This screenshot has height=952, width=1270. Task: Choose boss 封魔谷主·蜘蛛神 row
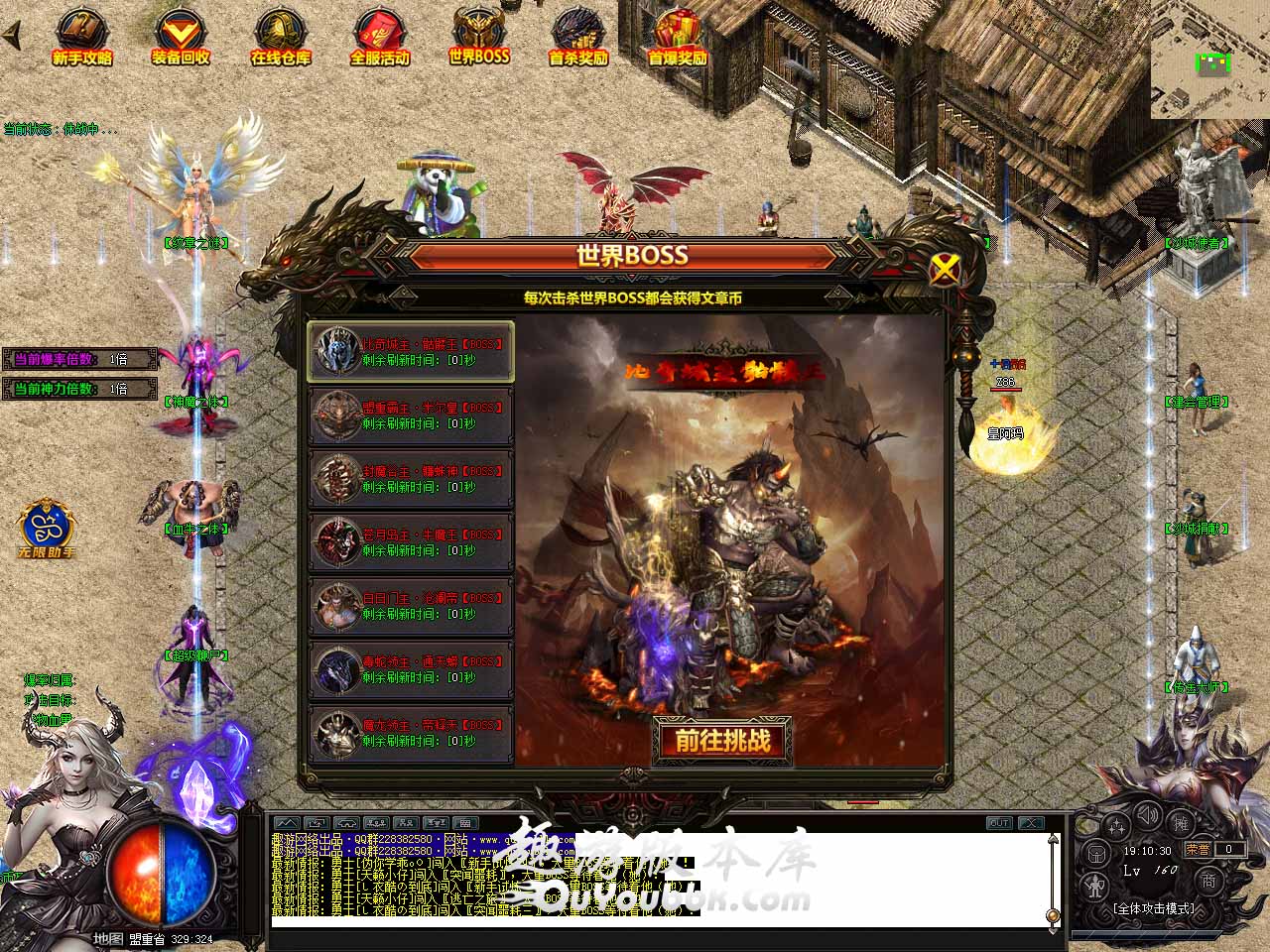411,479
